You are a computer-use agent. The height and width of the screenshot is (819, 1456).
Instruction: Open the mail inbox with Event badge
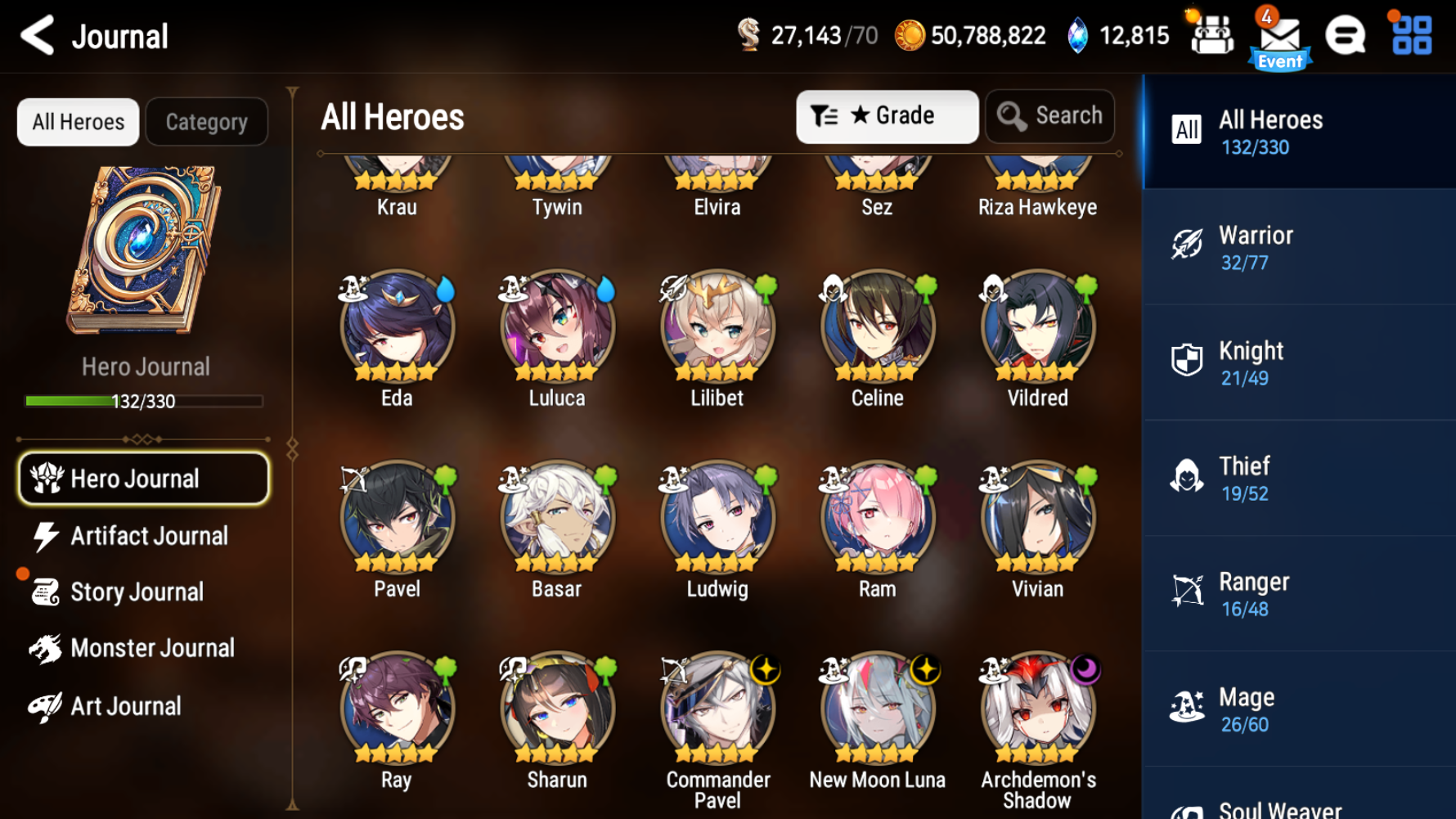[1280, 37]
